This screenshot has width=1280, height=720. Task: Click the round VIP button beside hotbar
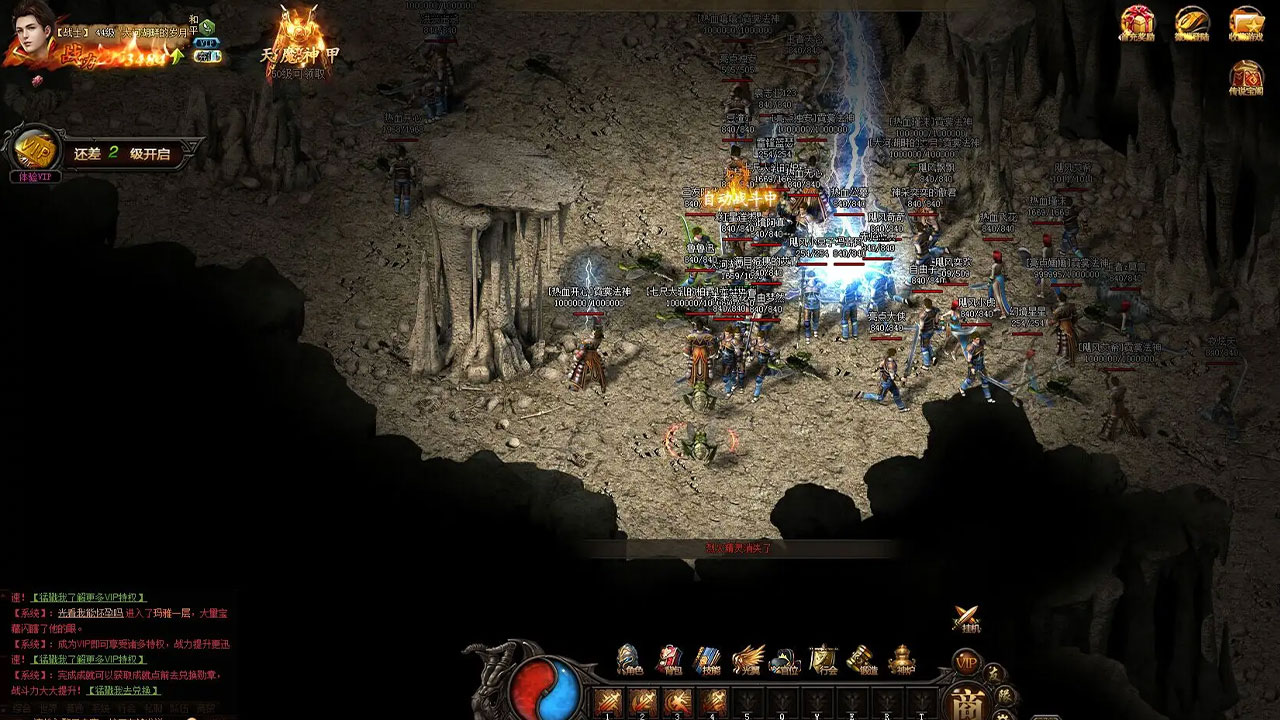[966, 662]
